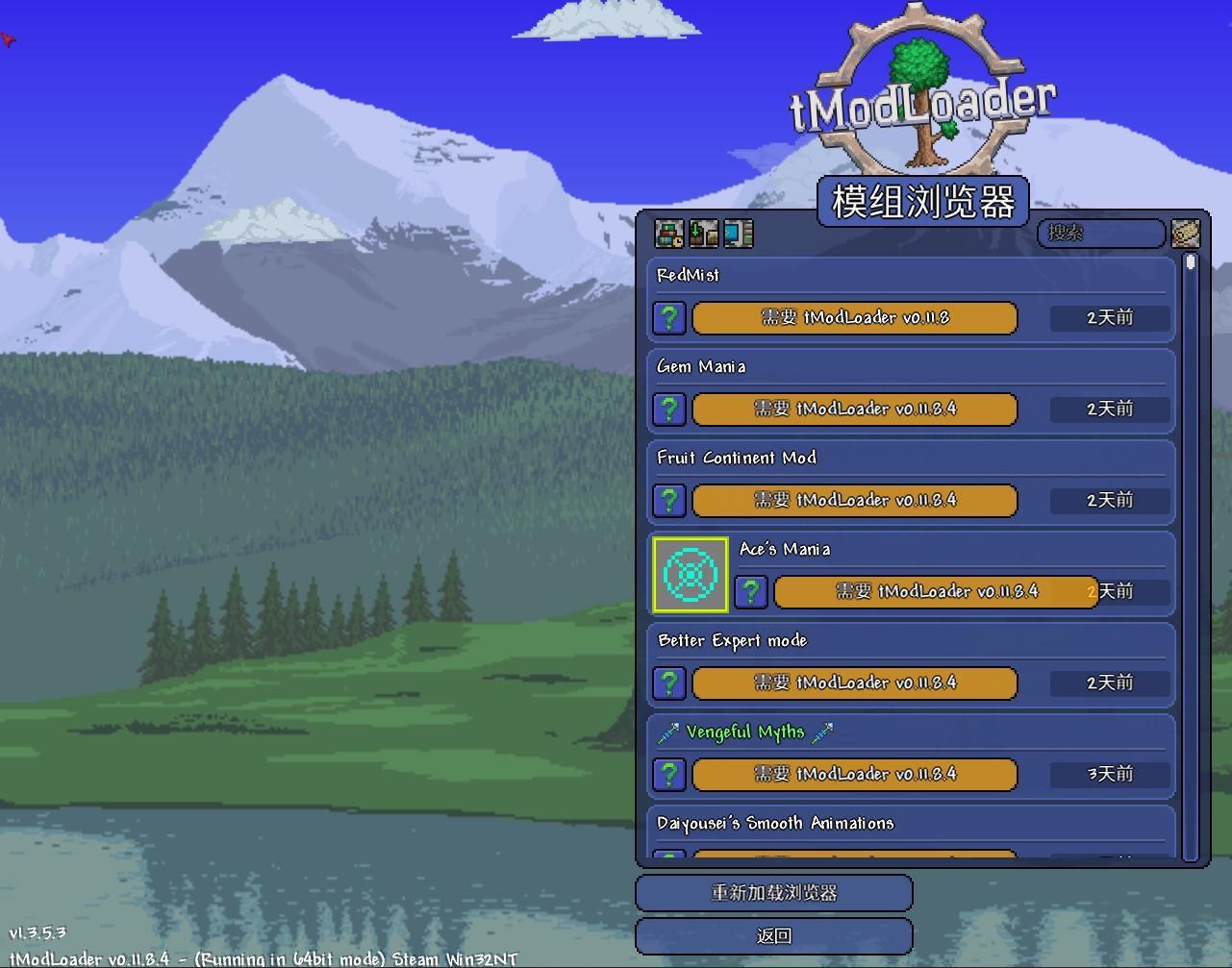Image resolution: width=1232 pixels, height=968 pixels.
Task: Open more info for Vengeful Myths
Action: pyautogui.click(x=668, y=775)
